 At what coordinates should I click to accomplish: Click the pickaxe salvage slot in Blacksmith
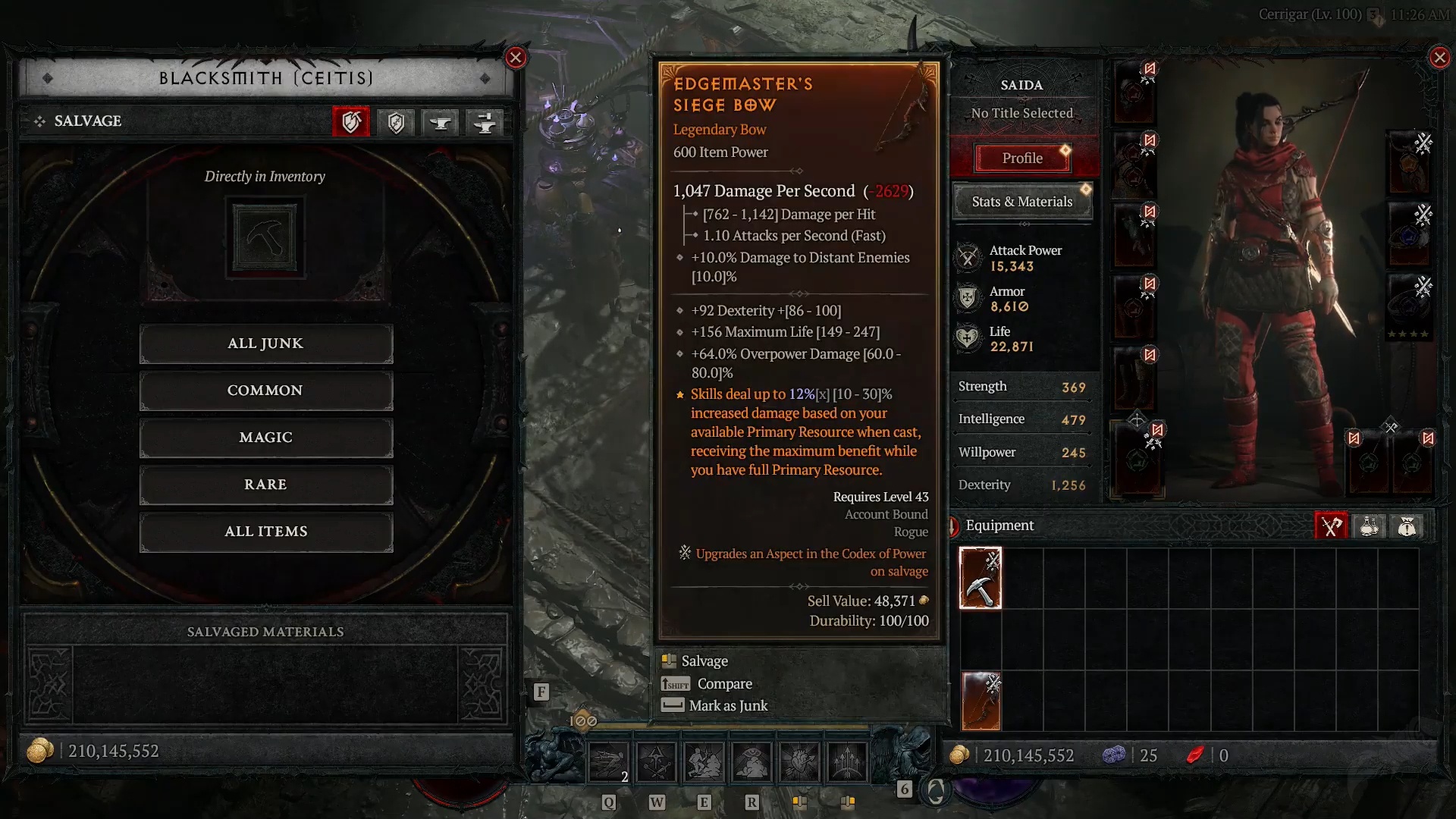pos(265,237)
